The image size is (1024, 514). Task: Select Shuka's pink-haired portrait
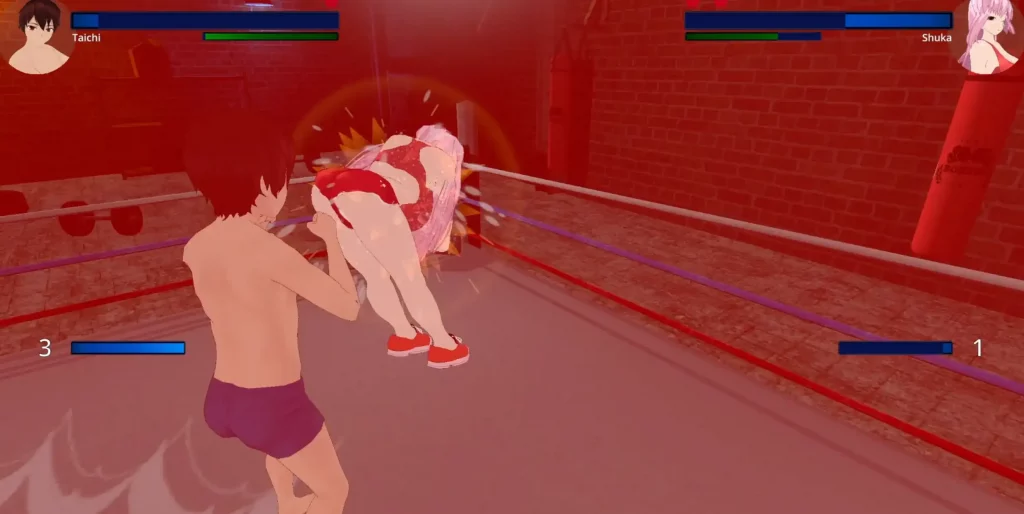pyautogui.click(x=987, y=36)
